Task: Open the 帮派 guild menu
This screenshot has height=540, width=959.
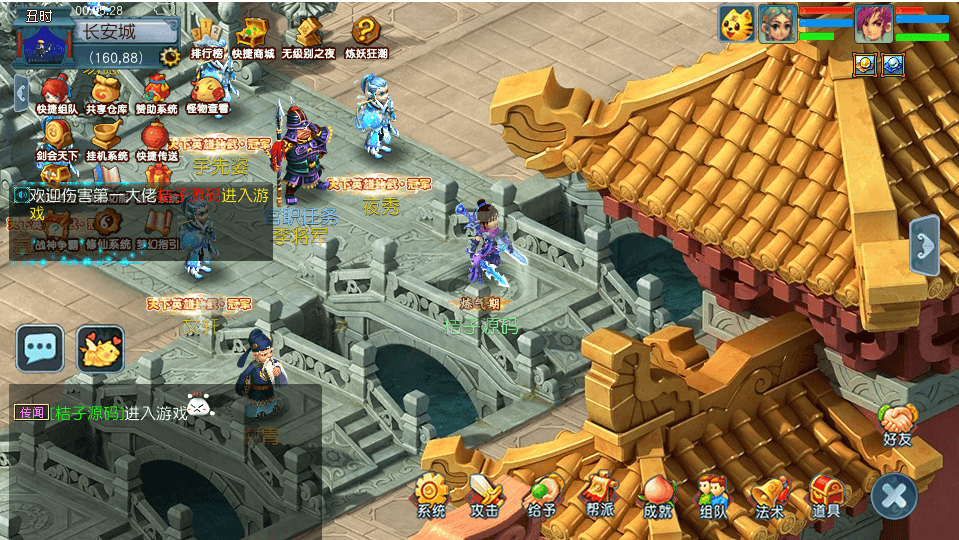Action: pyautogui.click(x=600, y=495)
